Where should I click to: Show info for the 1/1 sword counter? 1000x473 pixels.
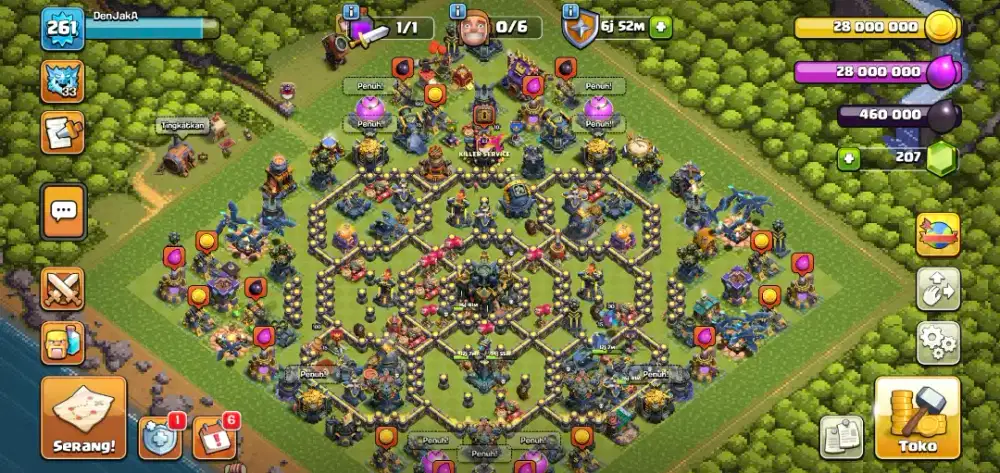click(x=350, y=12)
